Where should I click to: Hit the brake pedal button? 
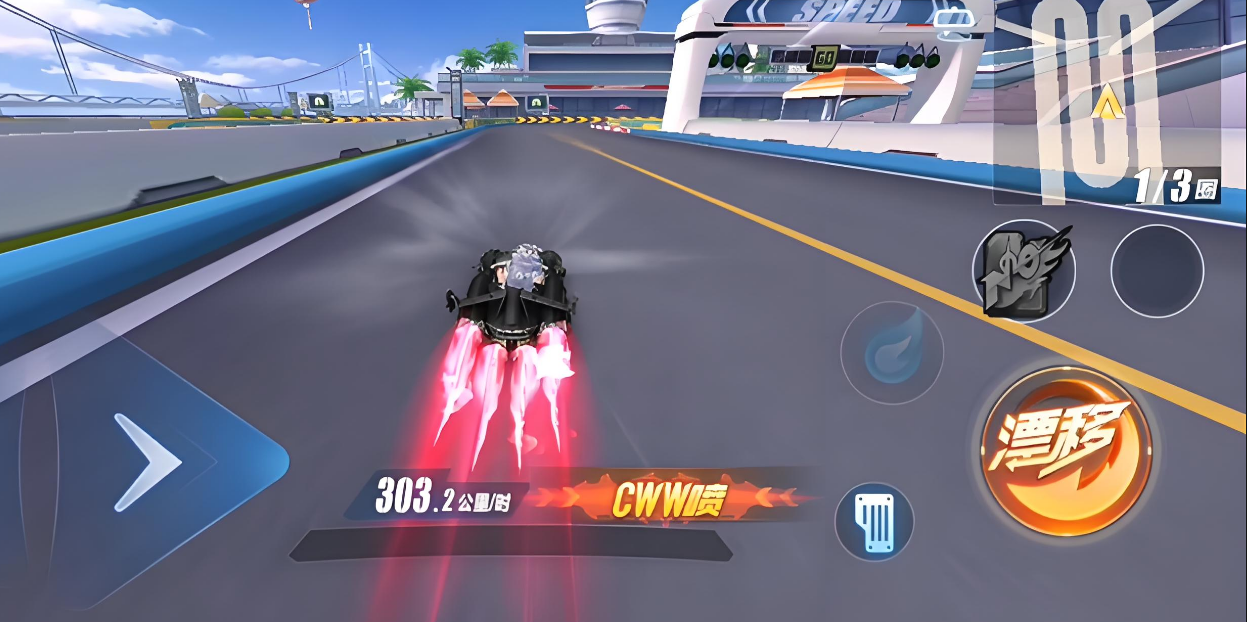coord(874,521)
